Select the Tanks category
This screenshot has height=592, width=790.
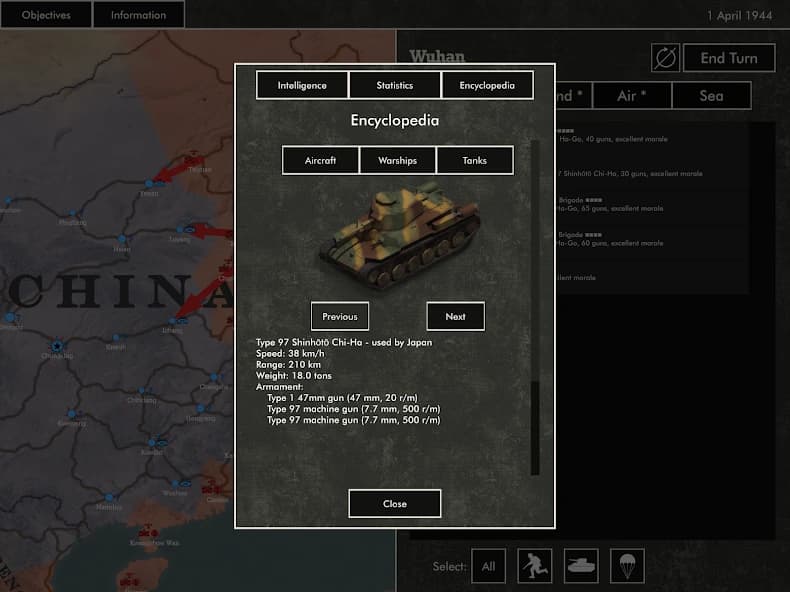(x=475, y=160)
